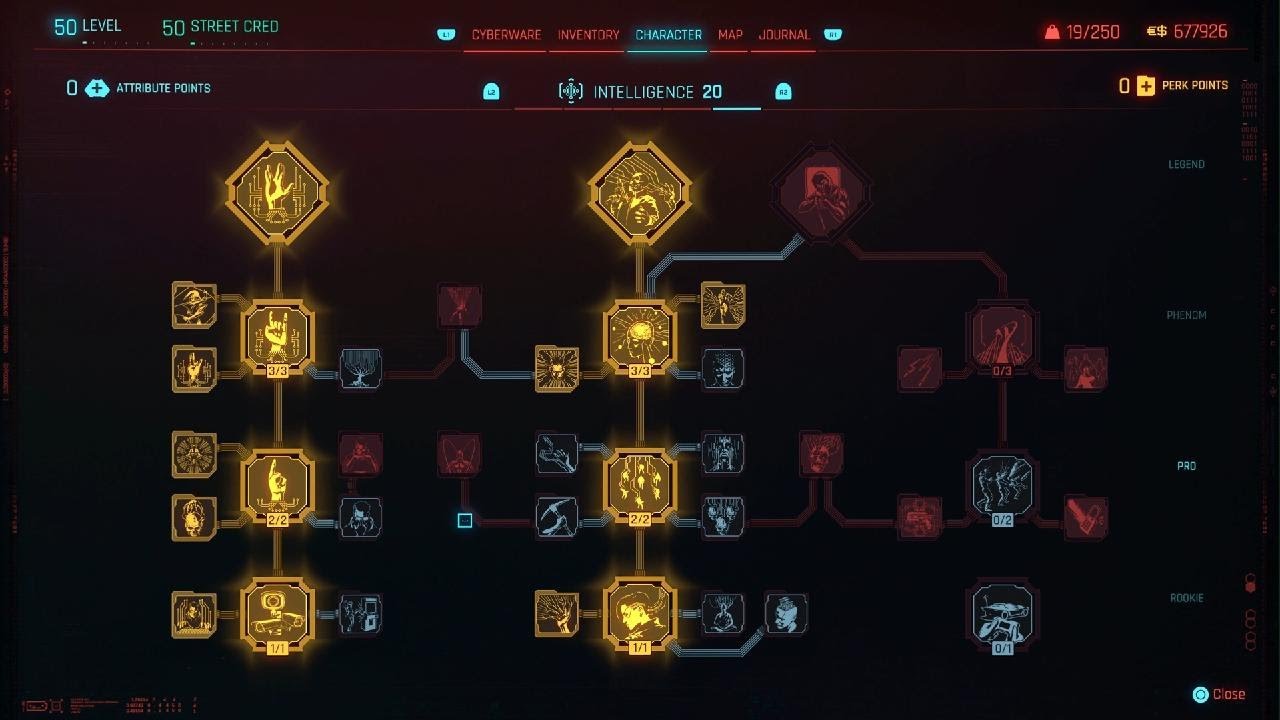
Task: Select the Intelligence 20 attribute header
Action: pos(640,92)
